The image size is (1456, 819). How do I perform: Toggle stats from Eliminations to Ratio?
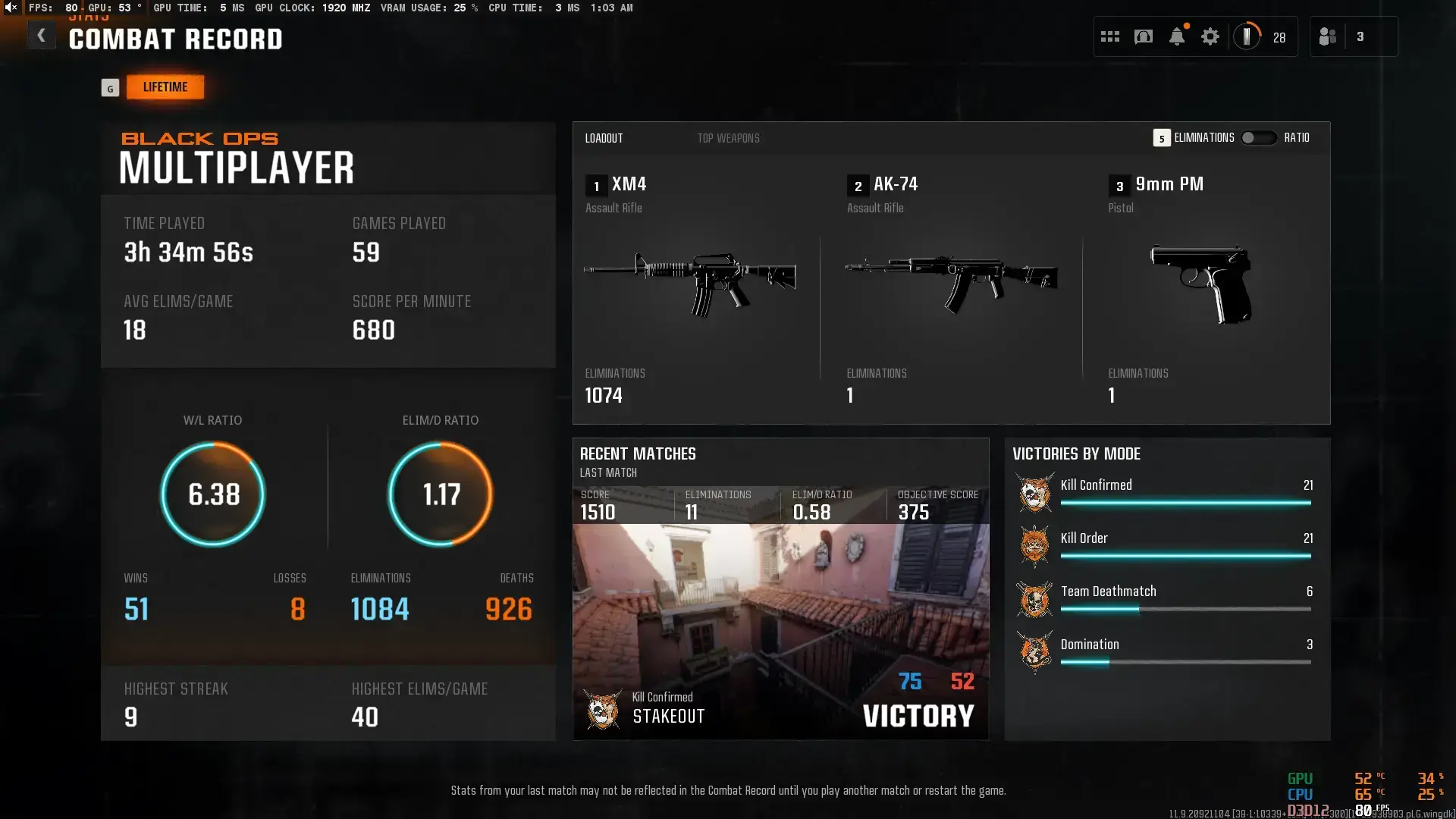point(1259,138)
